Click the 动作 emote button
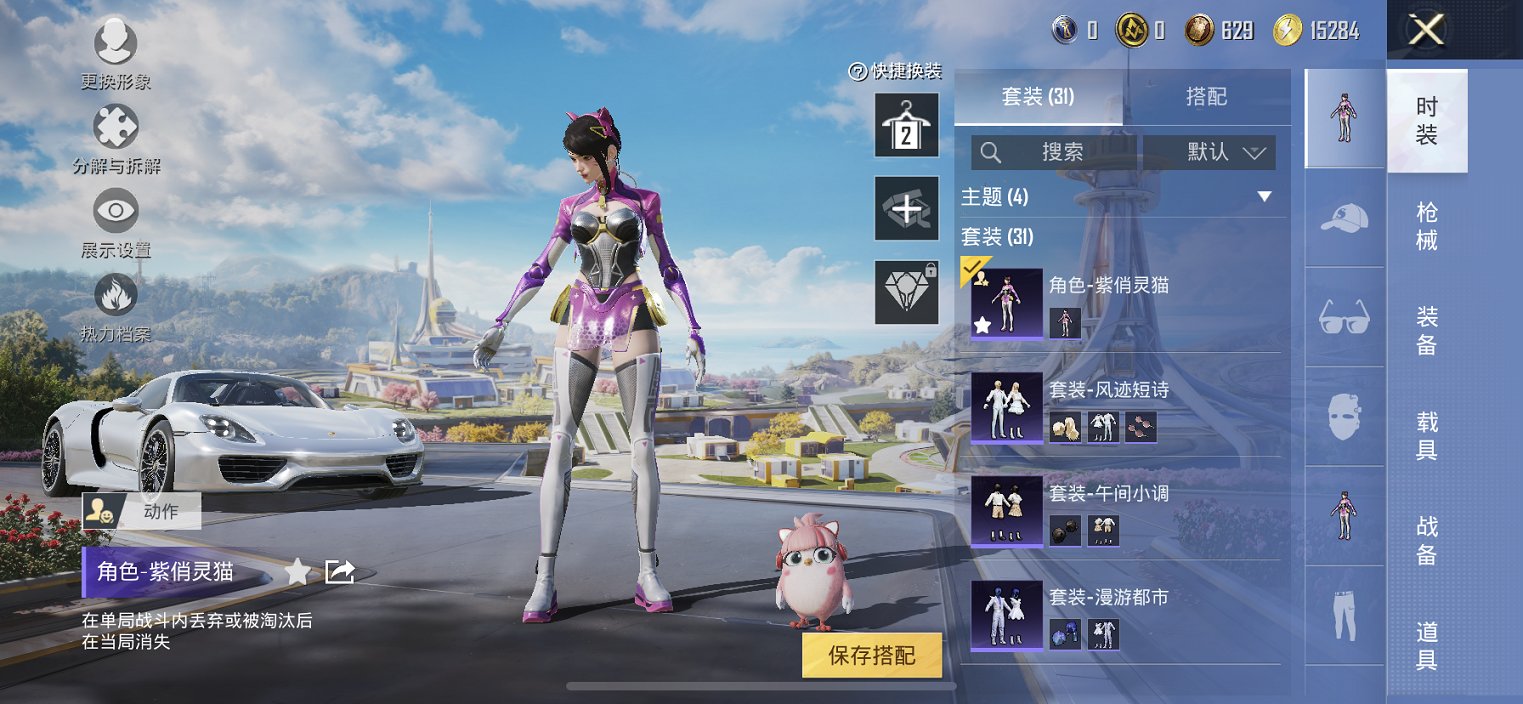 pyautogui.click(x=142, y=511)
